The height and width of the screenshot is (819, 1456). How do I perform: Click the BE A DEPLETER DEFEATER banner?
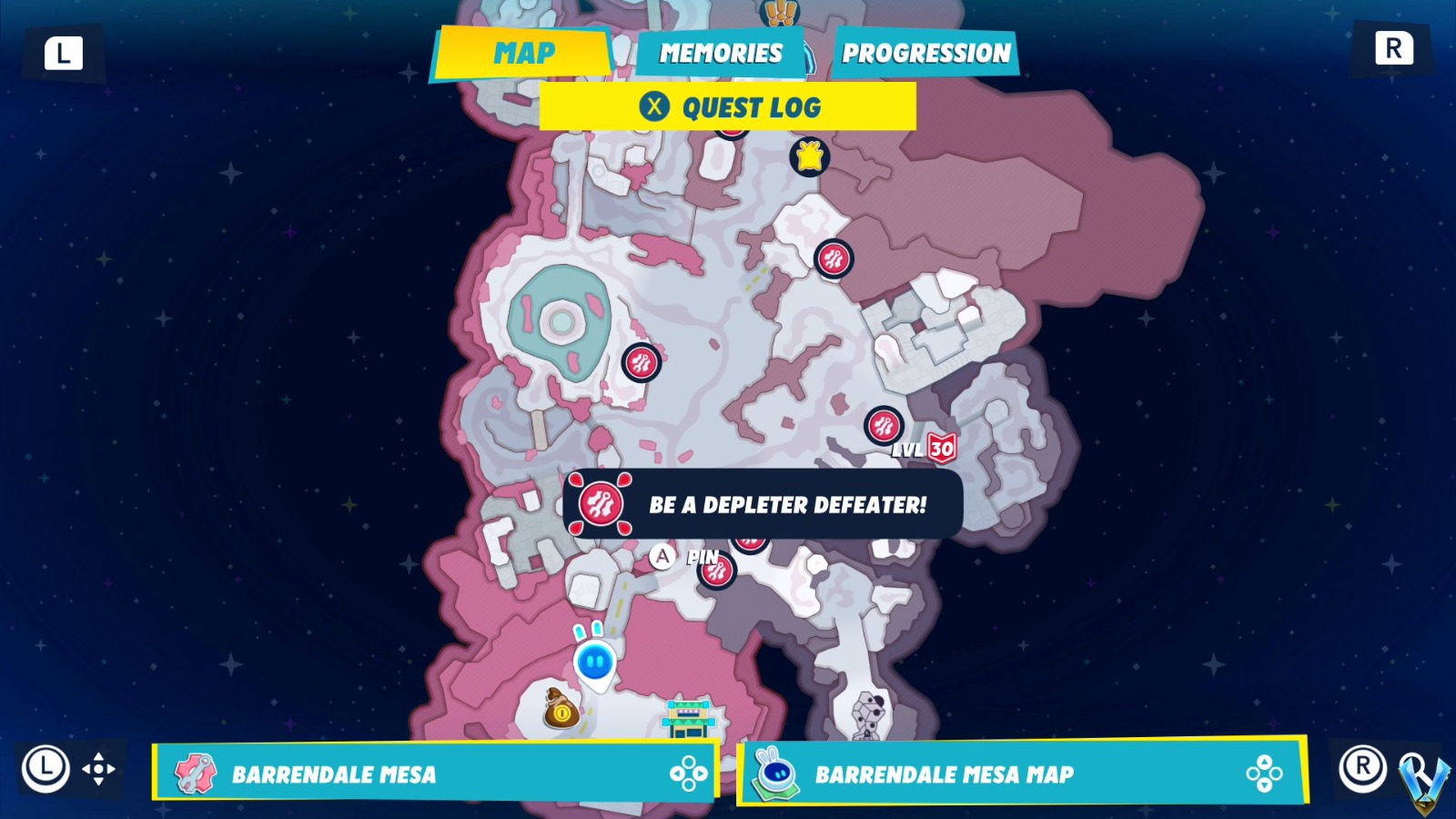pos(787,503)
